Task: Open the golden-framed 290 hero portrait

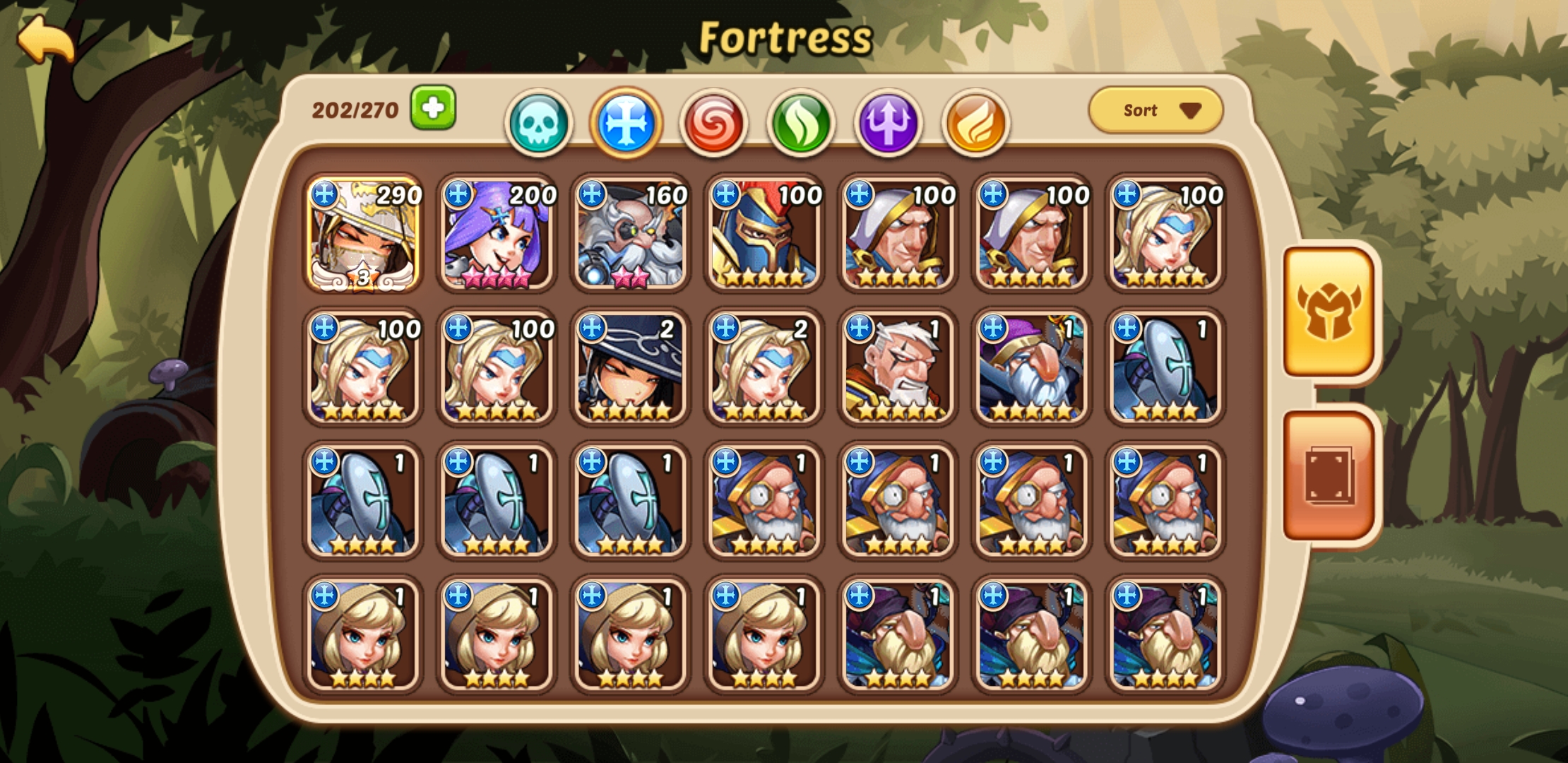Action: coord(363,237)
